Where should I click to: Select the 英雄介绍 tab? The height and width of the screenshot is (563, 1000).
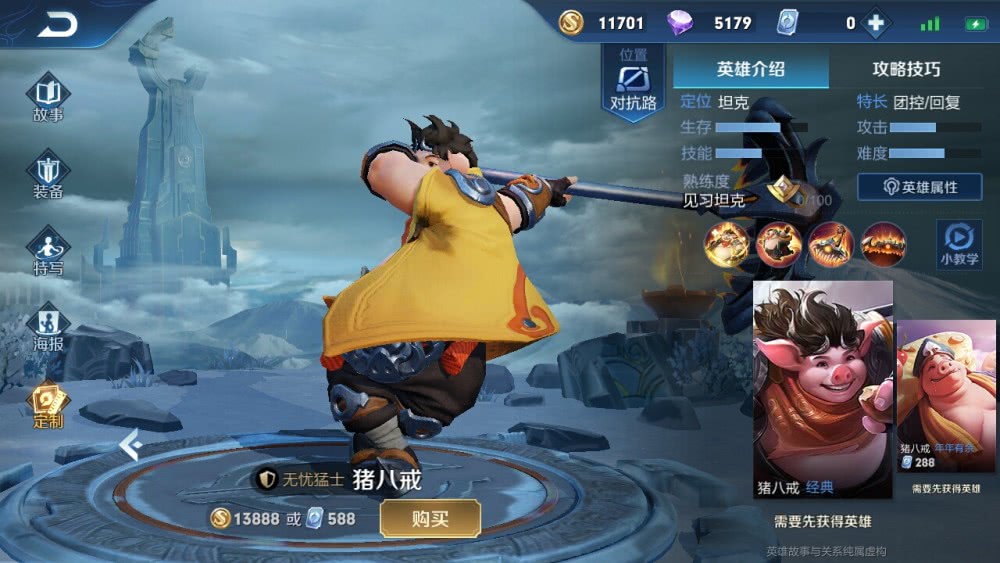pos(751,69)
